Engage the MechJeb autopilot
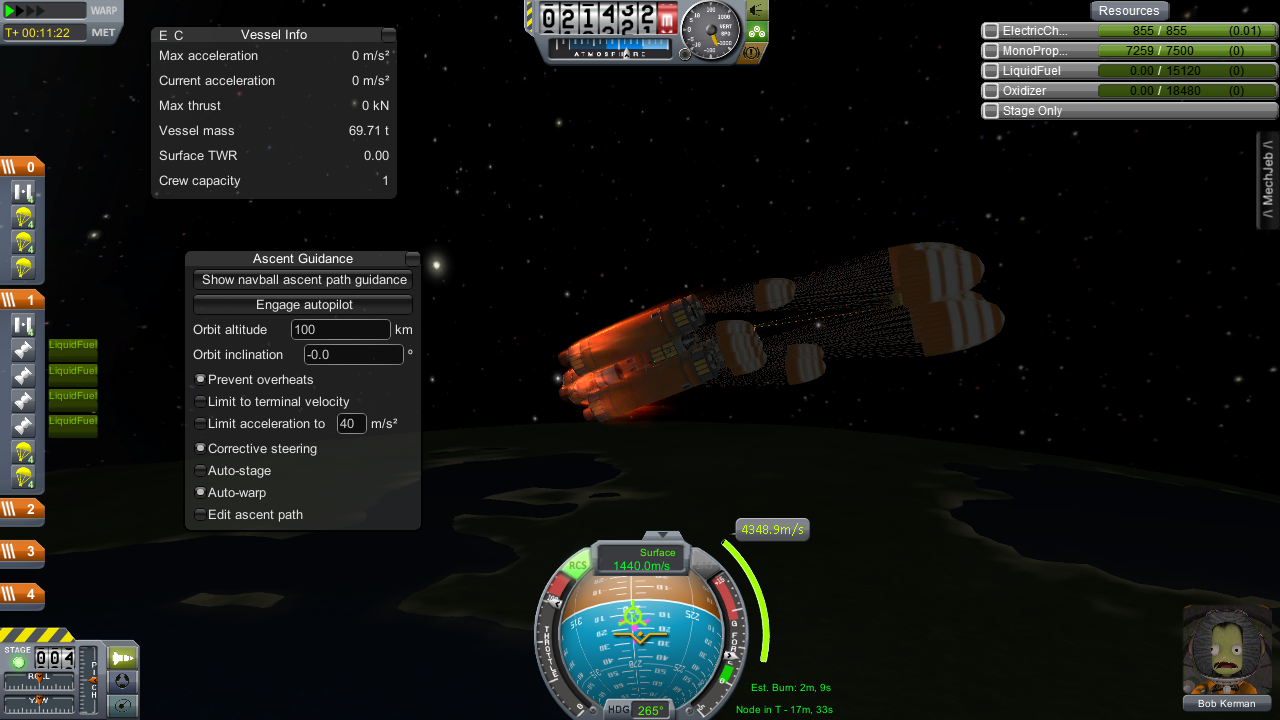This screenshot has height=720, width=1280. coord(303,305)
